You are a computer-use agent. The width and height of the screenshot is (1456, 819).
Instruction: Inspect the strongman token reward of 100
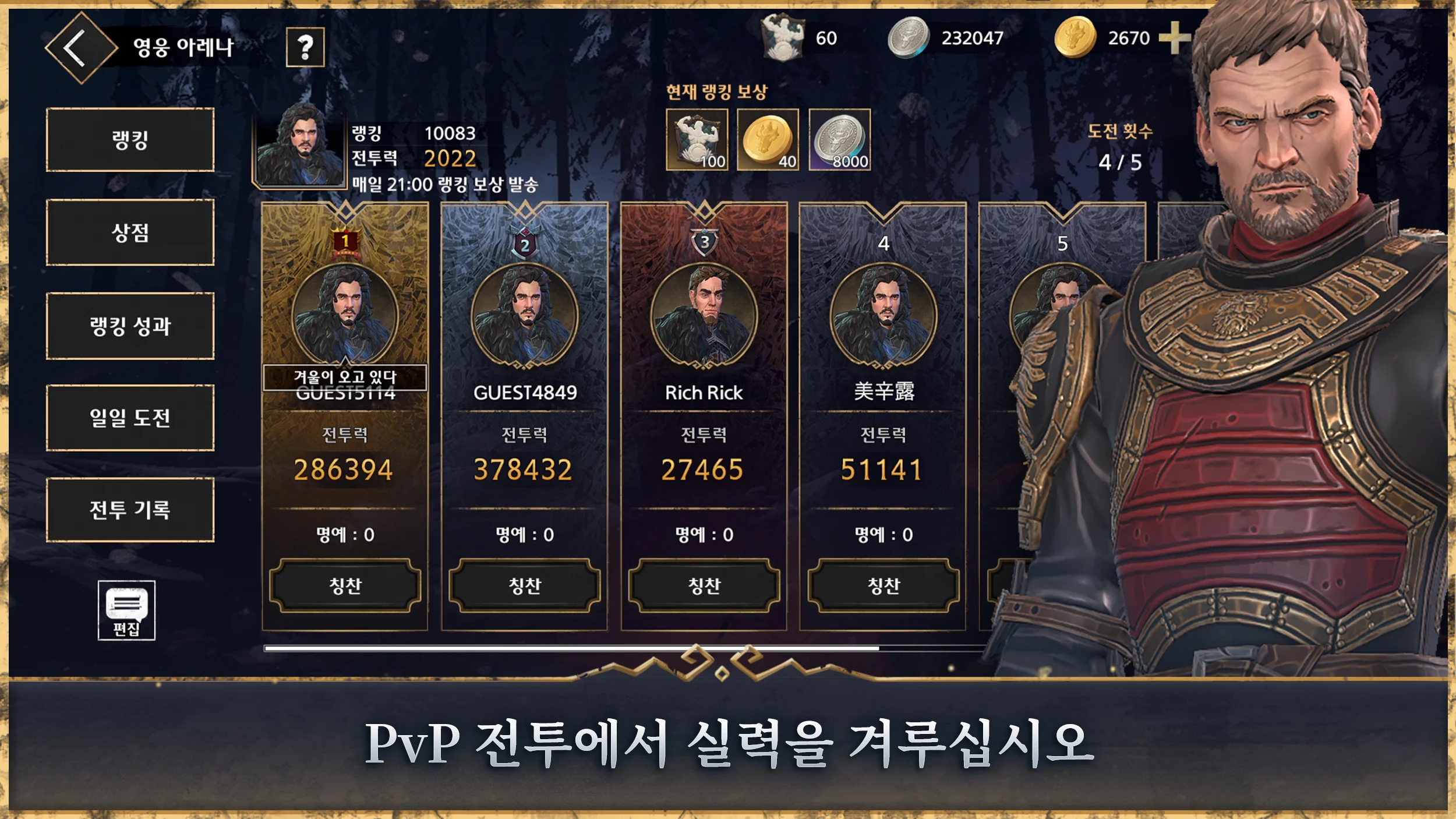pyautogui.click(x=697, y=140)
